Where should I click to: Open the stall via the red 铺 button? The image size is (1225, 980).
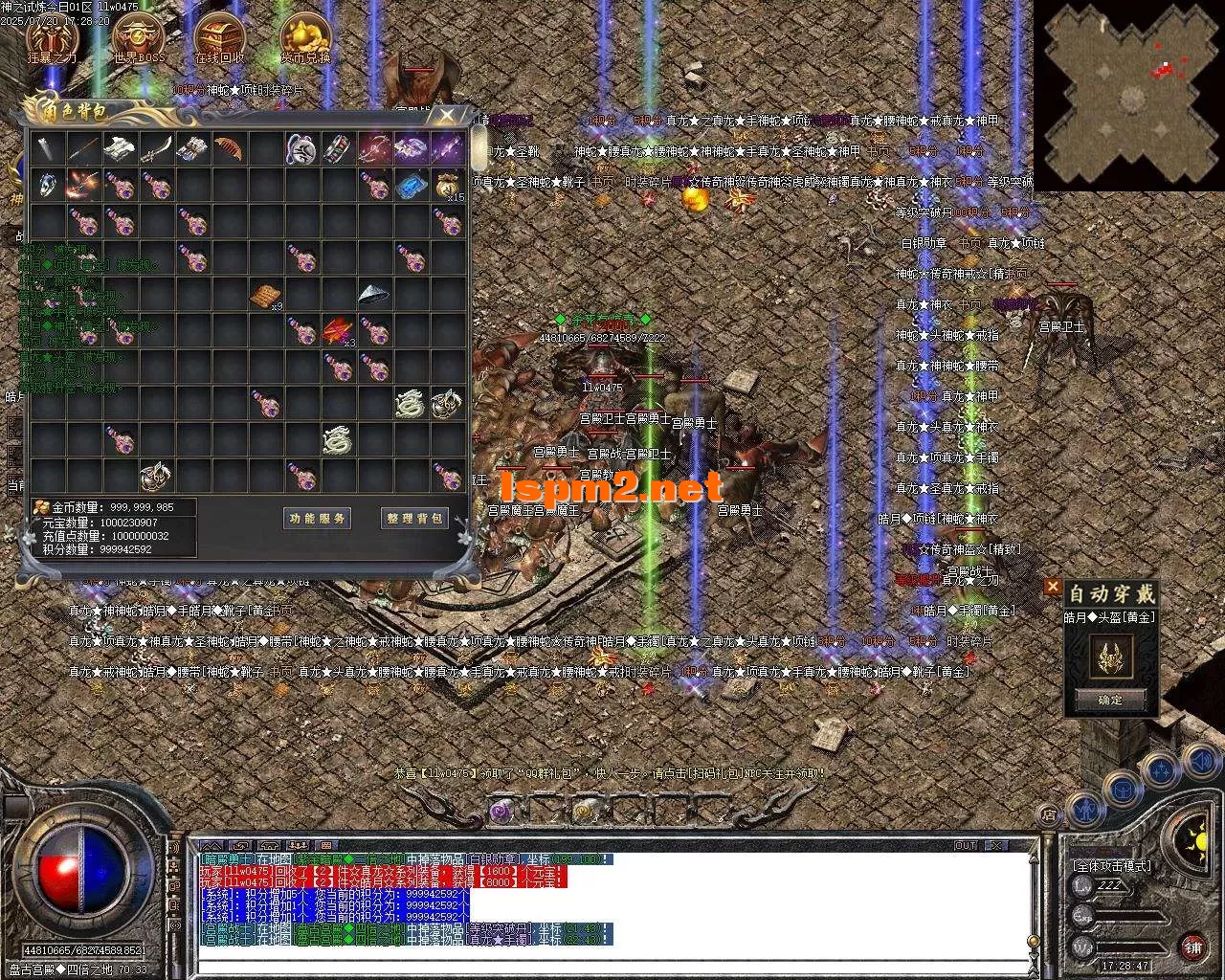tap(1192, 948)
